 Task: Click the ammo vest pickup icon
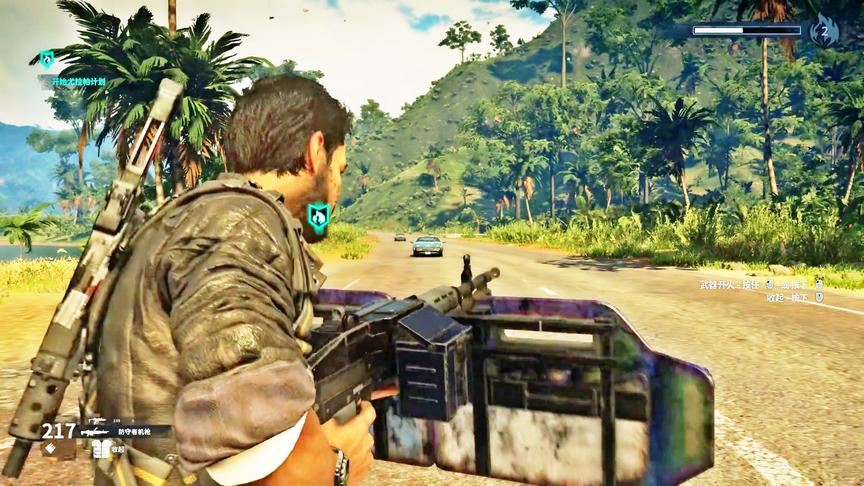tap(101, 450)
